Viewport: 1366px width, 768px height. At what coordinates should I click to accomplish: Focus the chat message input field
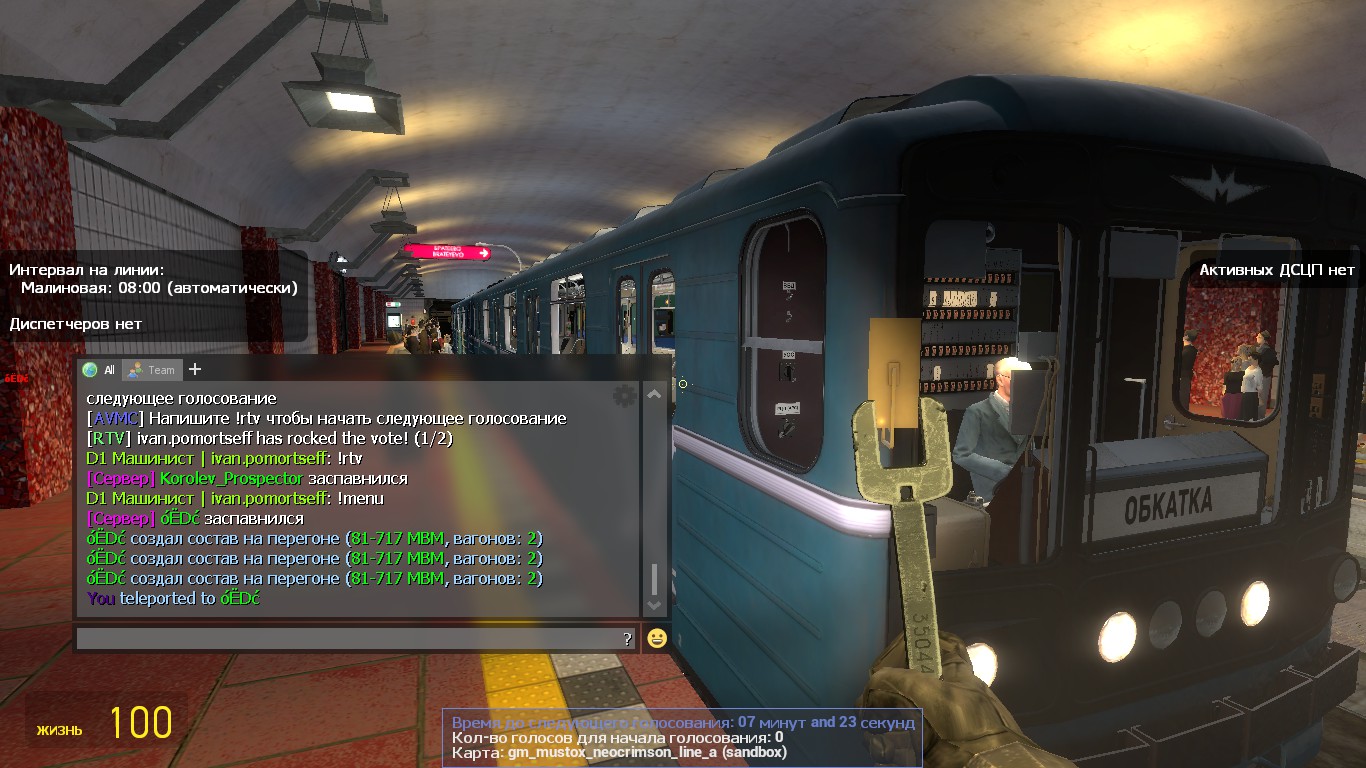coord(347,638)
